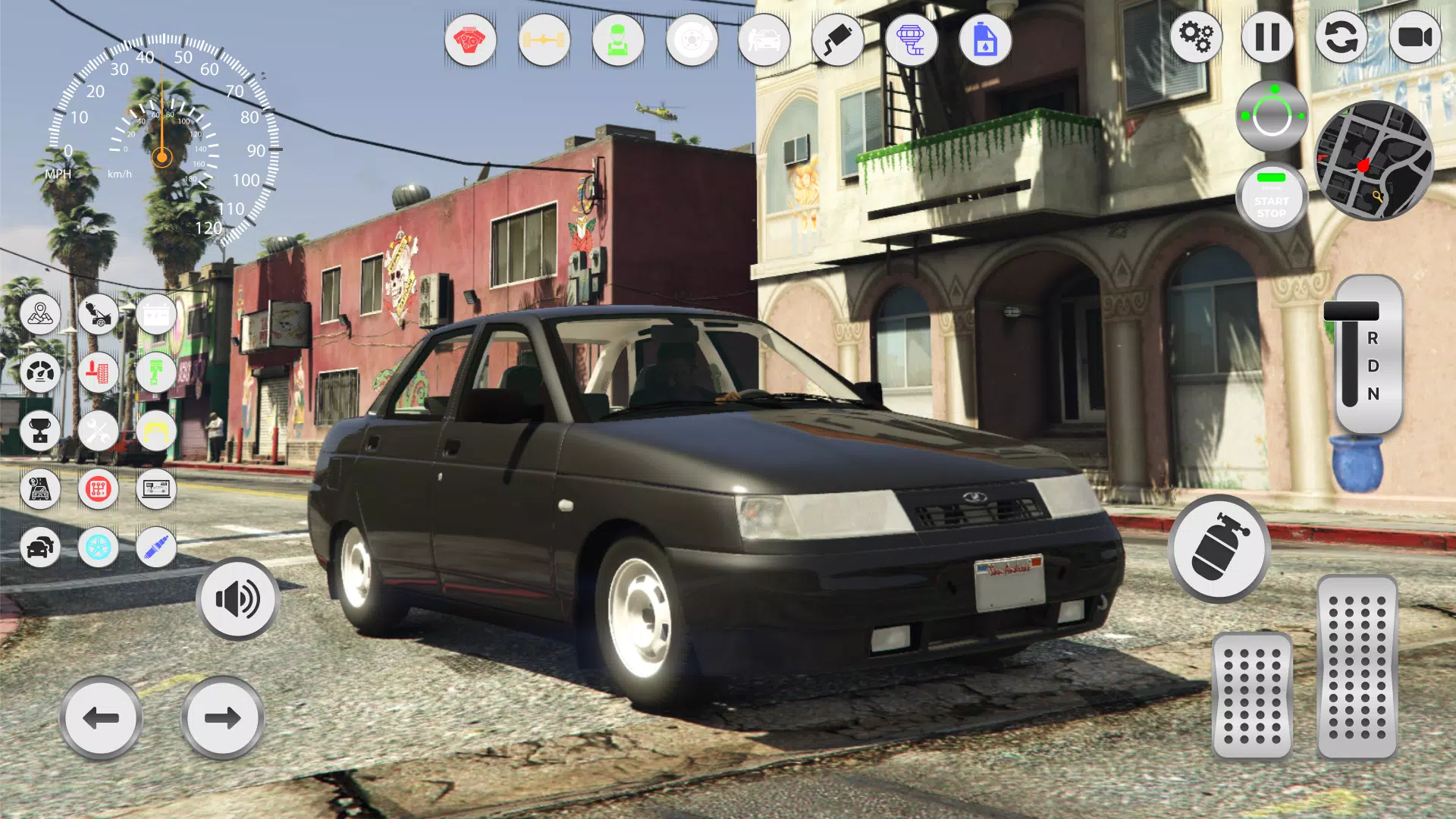Select the brake disc upgrade icon
The height and width of the screenshot is (819, 1456).
point(690,41)
